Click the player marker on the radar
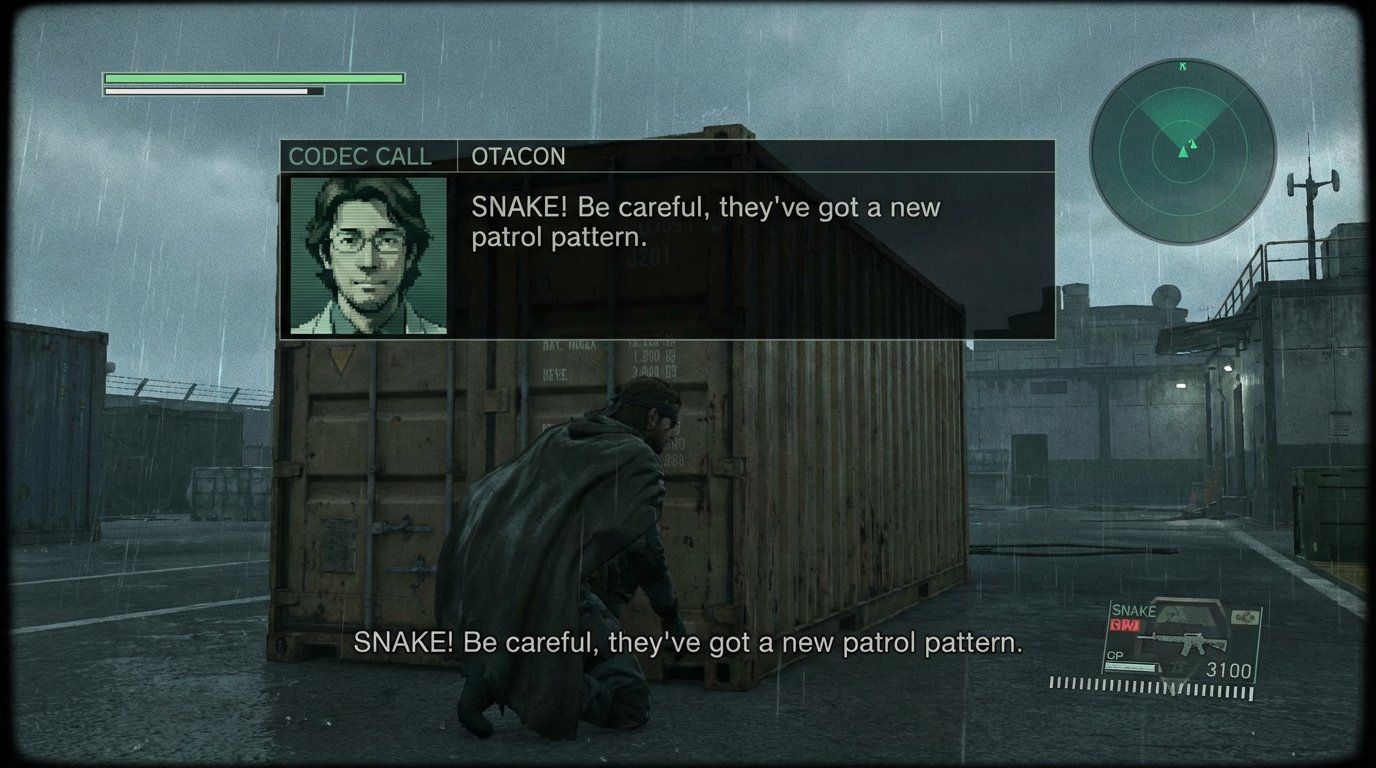Viewport: 1376px width, 768px height. [1183, 152]
